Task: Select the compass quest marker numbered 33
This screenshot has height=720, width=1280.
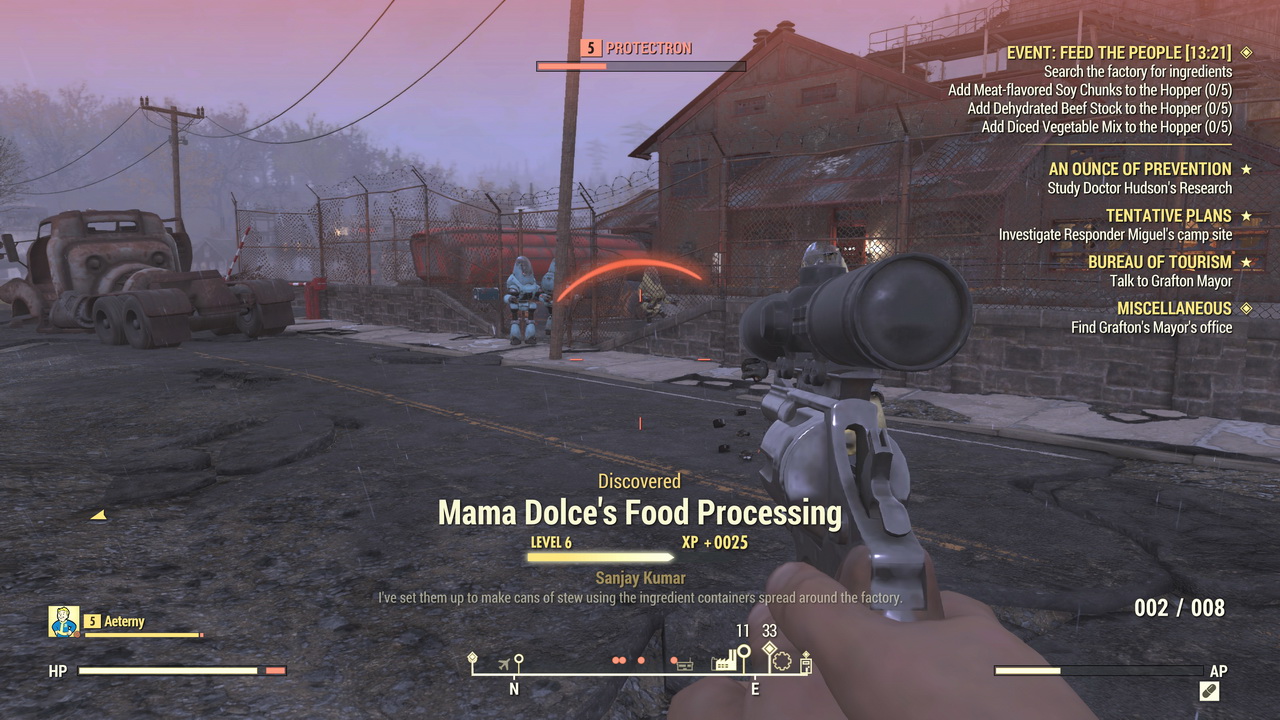Action: point(769,648)
